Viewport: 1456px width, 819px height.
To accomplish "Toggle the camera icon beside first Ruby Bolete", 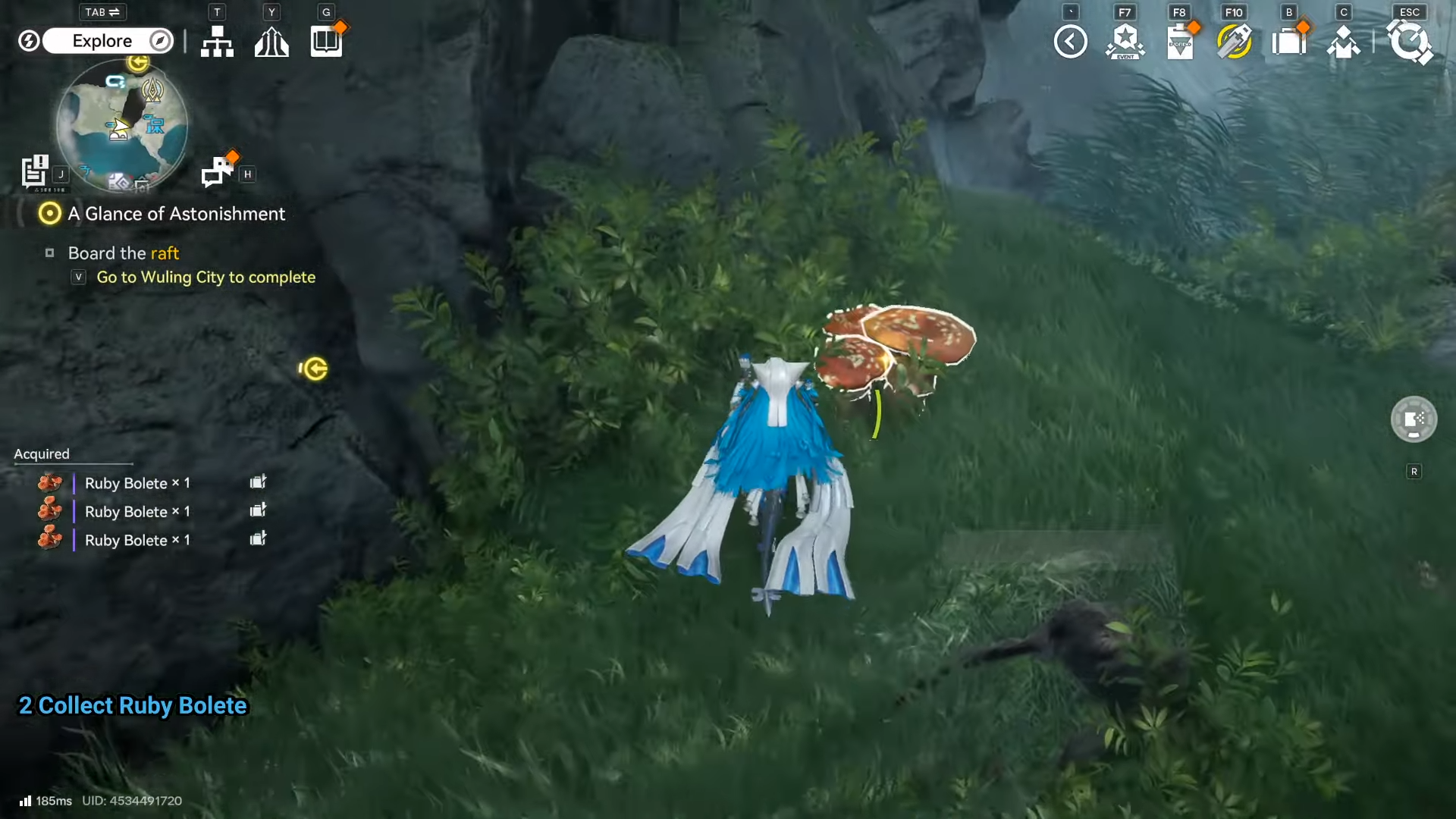I will coord(258,482).
